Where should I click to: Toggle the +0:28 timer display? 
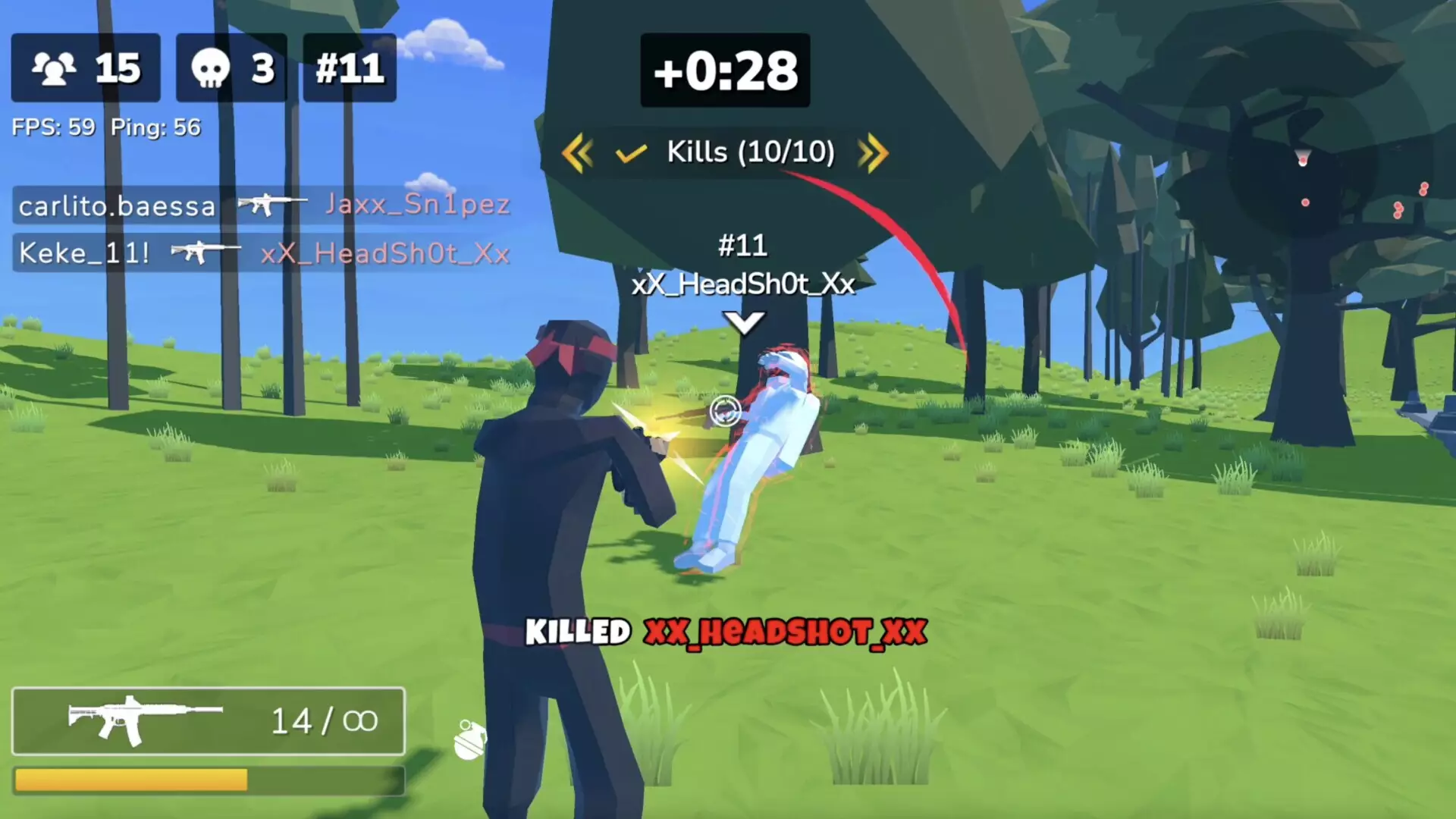click(x=724, y=70)
